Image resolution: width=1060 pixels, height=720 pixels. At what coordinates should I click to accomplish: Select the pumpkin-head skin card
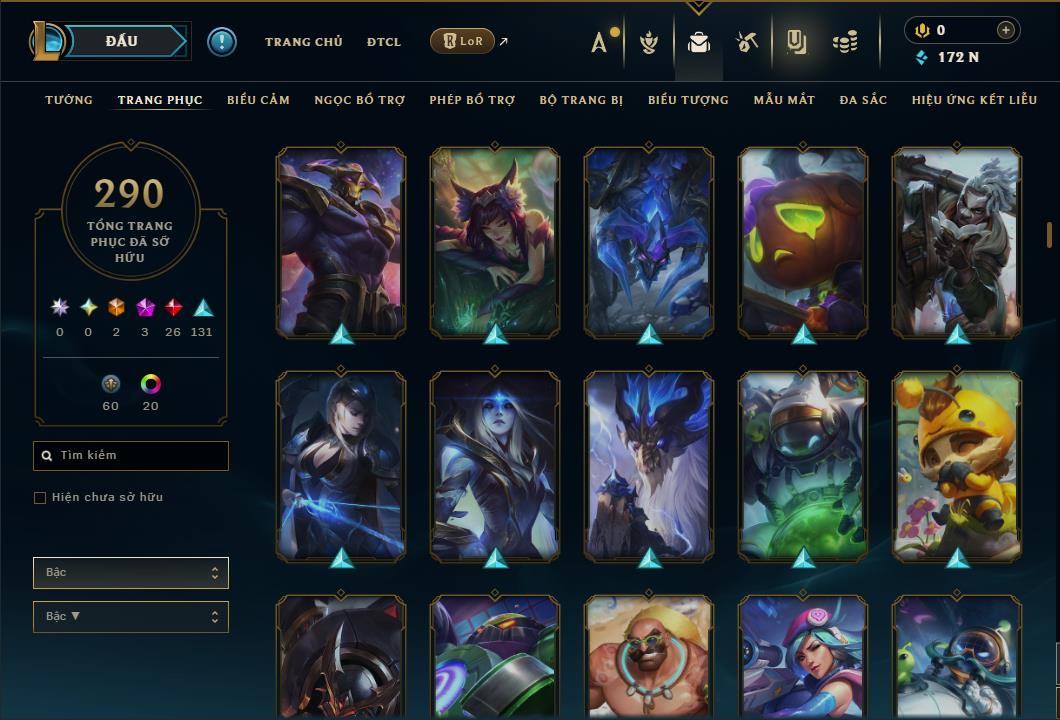tap(803, 240)
